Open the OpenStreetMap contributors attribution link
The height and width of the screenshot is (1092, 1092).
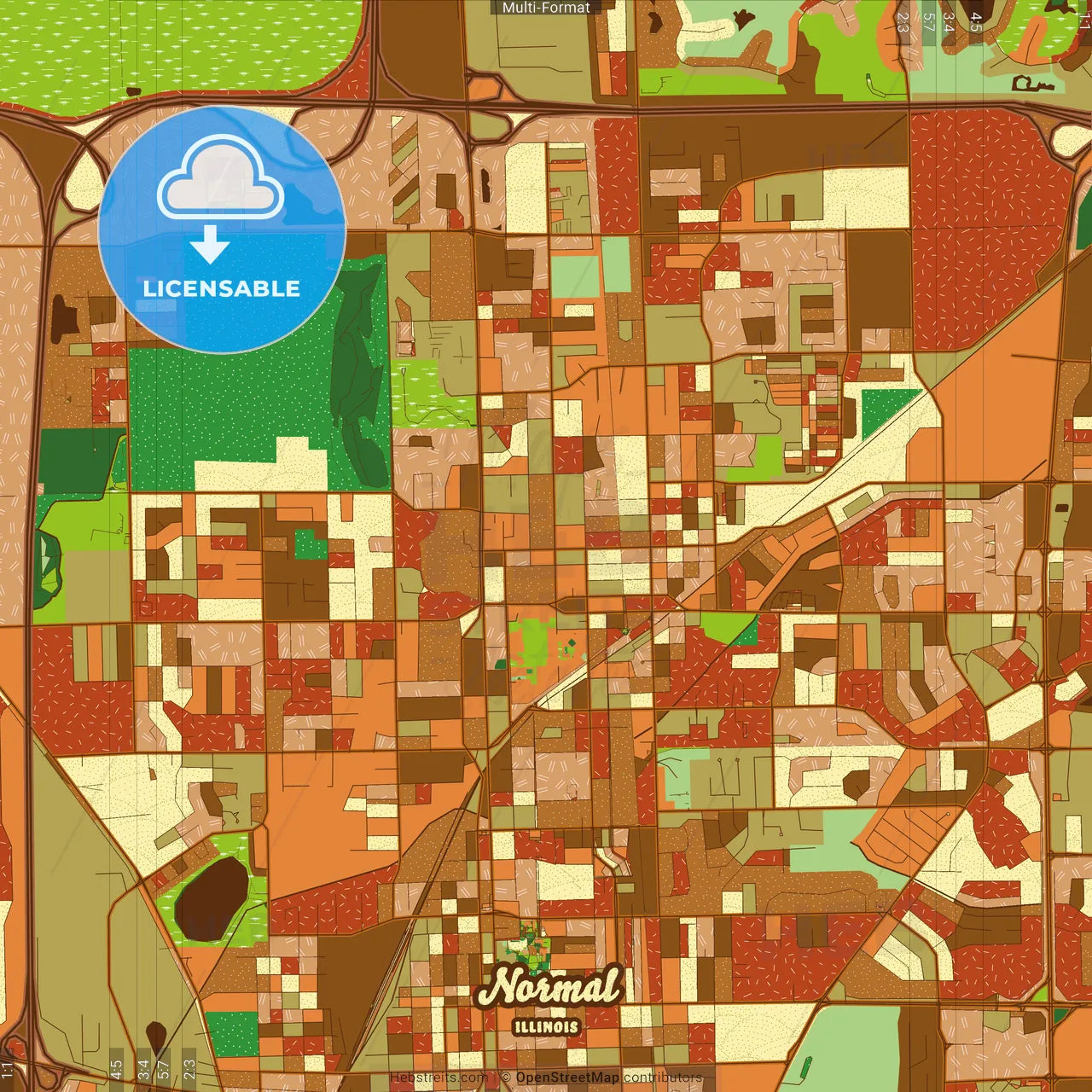567,1077
